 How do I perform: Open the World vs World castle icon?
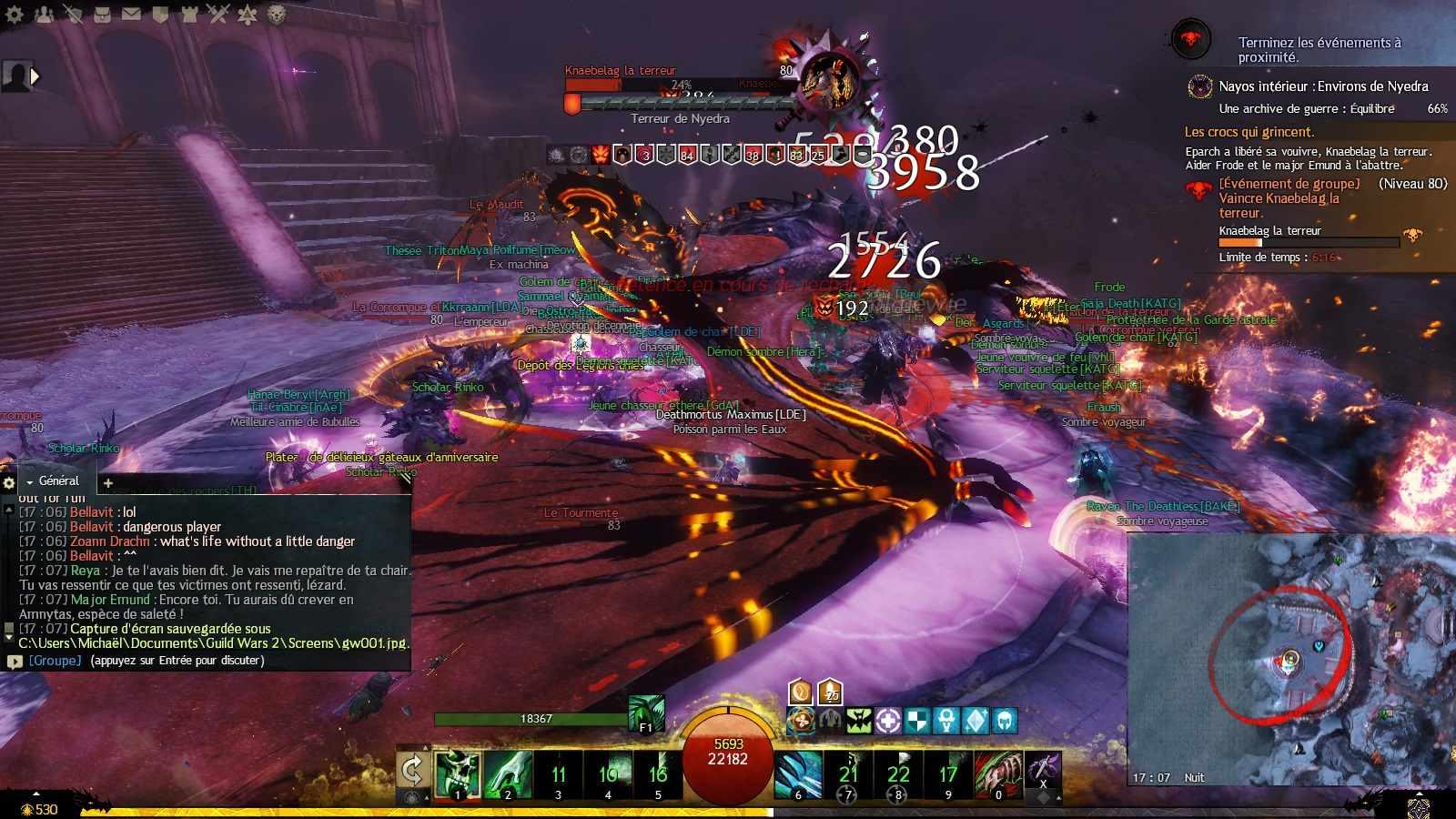coord(189,14)
